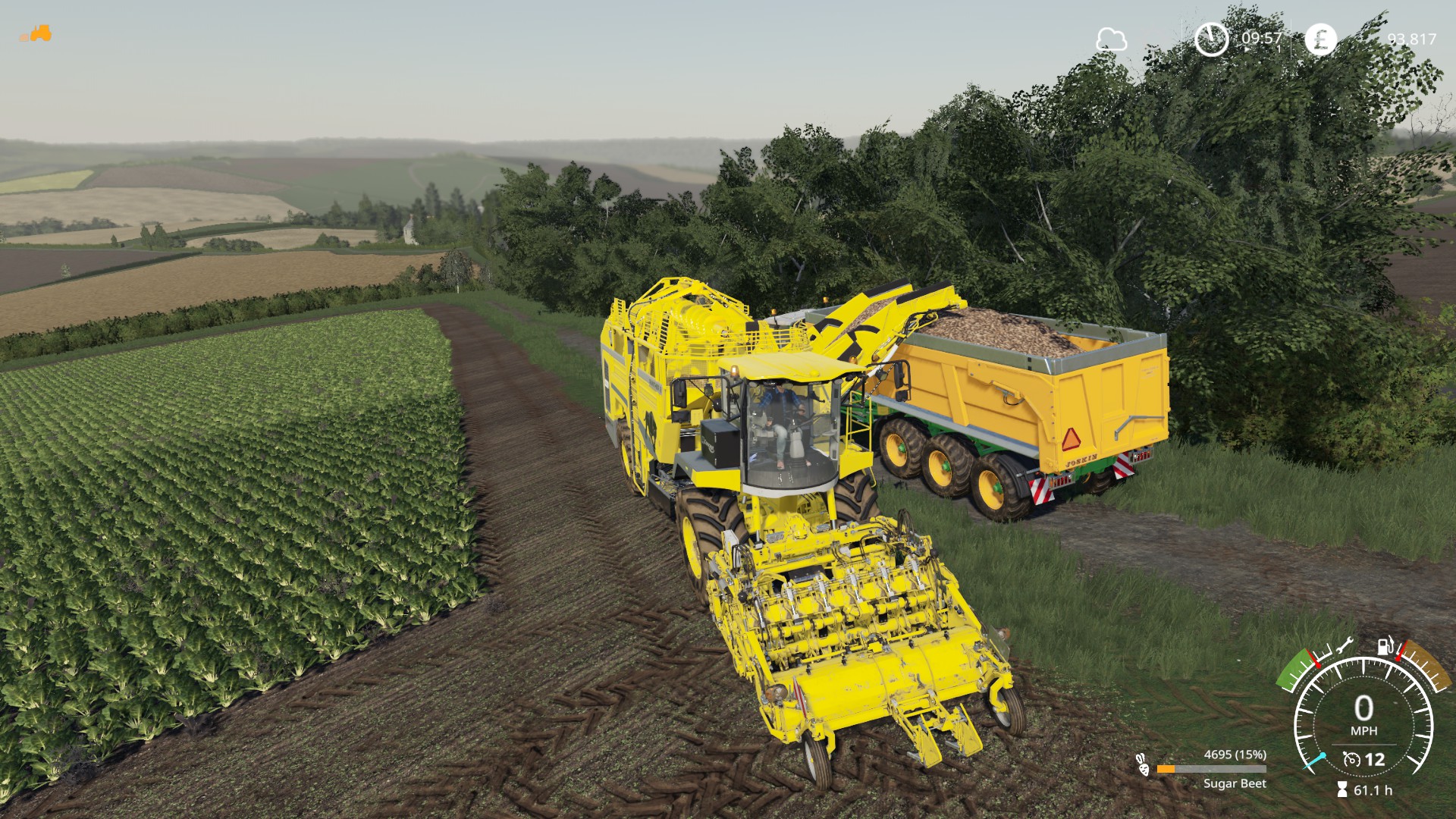
Task: Select the wrench damage icon
Action: (x=1344, y=647)
